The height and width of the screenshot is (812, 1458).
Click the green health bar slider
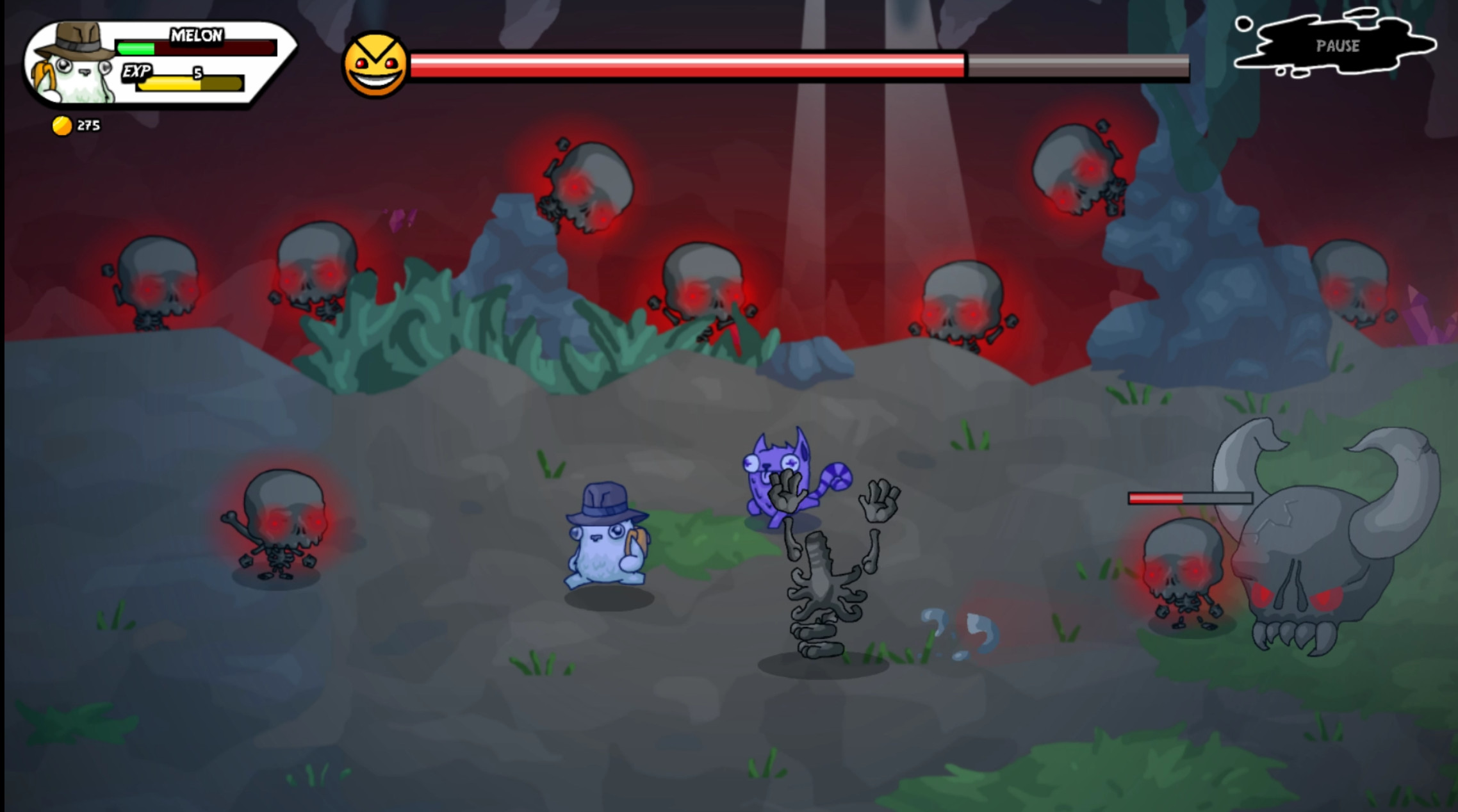click(x=136, y=47)
